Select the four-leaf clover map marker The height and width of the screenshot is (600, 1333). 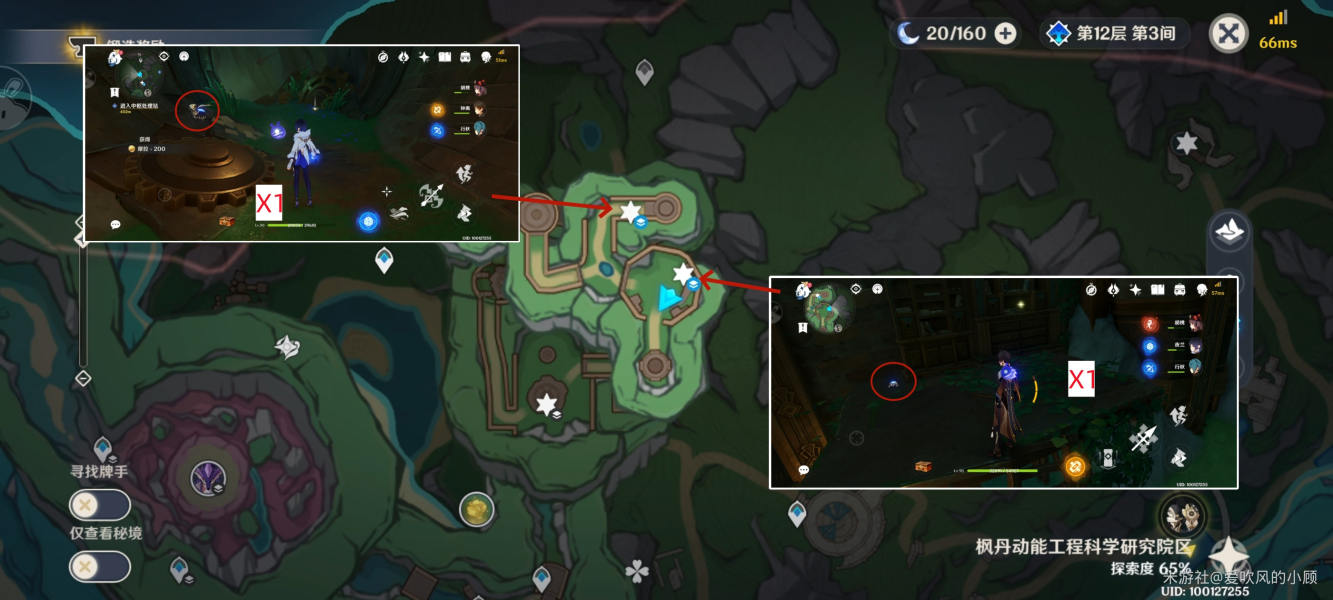coord(636,572)
